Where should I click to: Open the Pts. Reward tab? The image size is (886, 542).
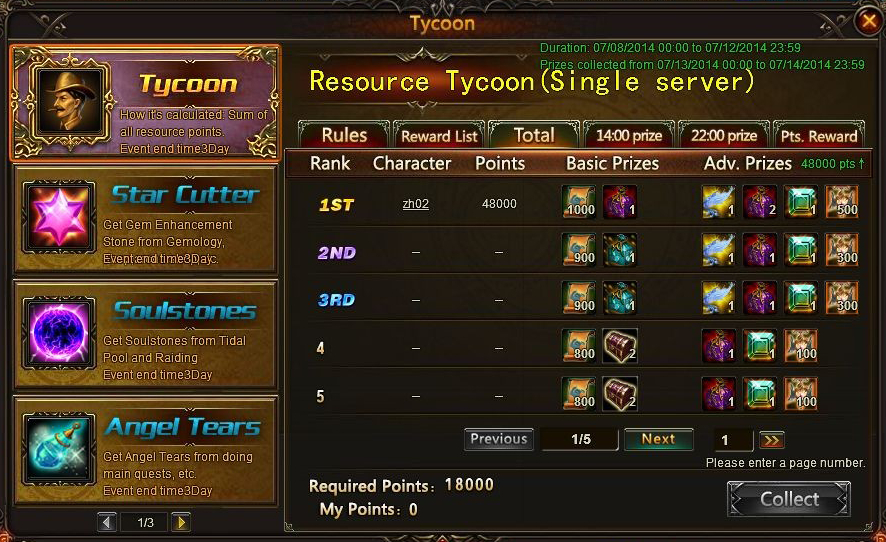pyautogui.click(x=819, y=136)
